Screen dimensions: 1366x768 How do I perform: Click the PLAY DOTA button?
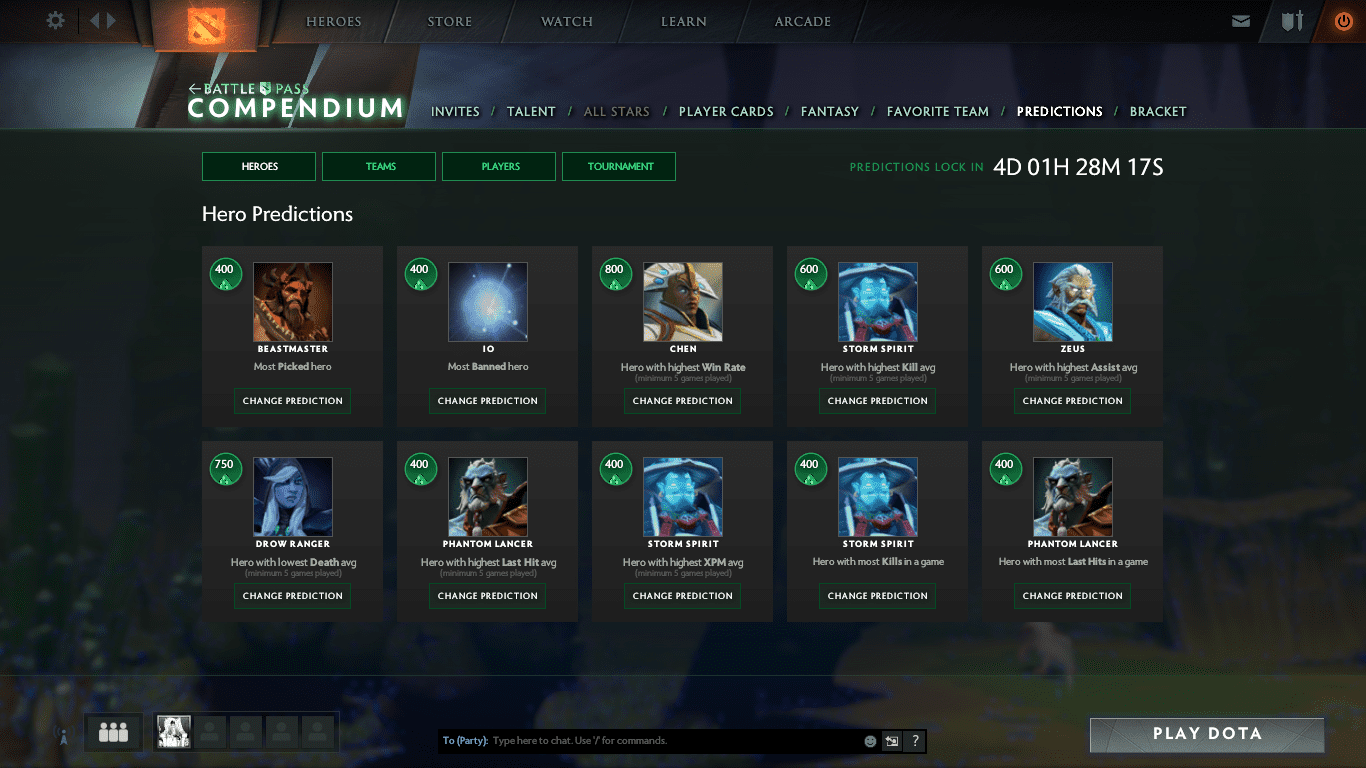[1206, 733]
